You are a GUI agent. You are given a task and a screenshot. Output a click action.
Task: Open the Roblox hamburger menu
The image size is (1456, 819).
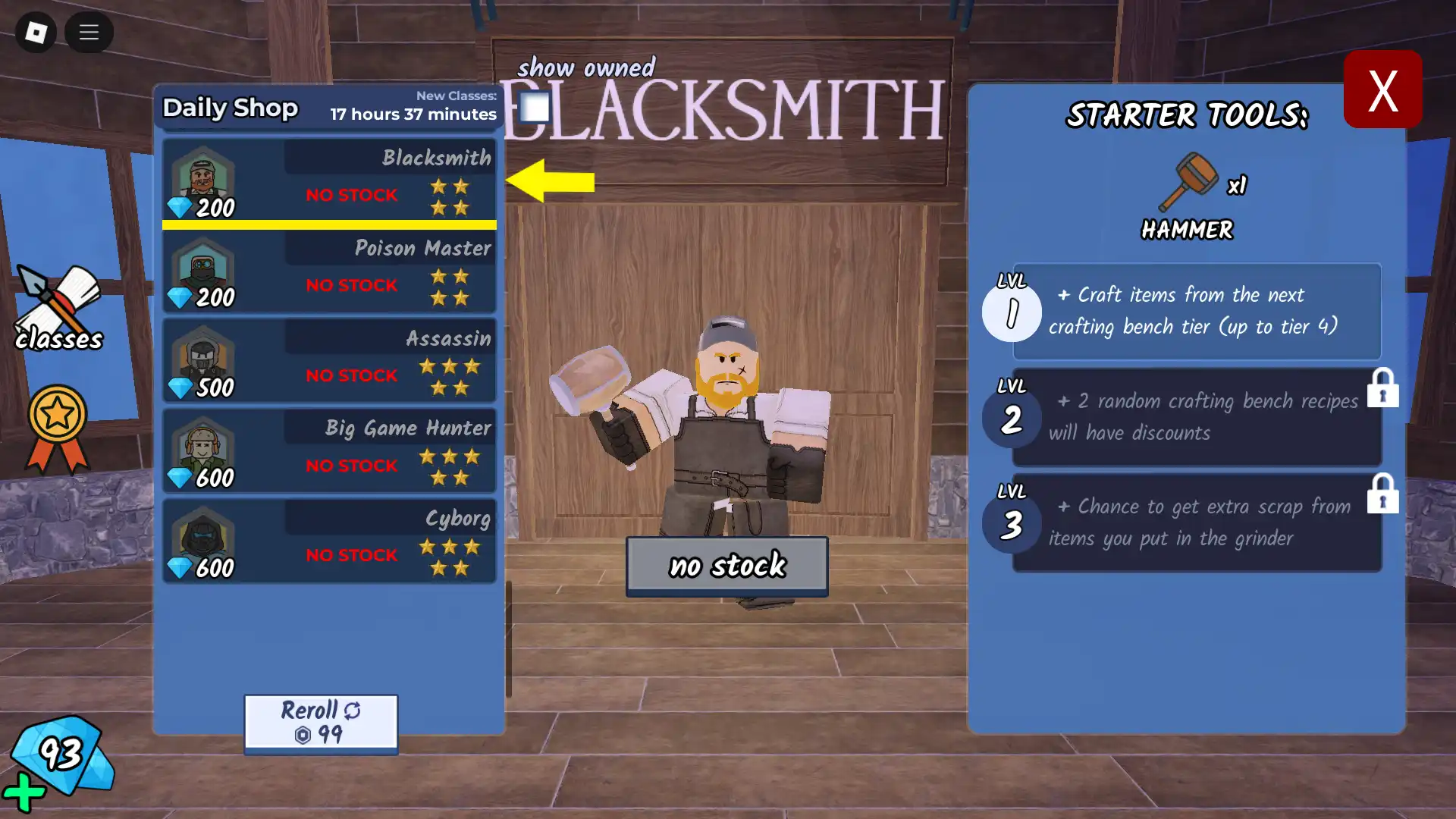(x=89, y=33)
